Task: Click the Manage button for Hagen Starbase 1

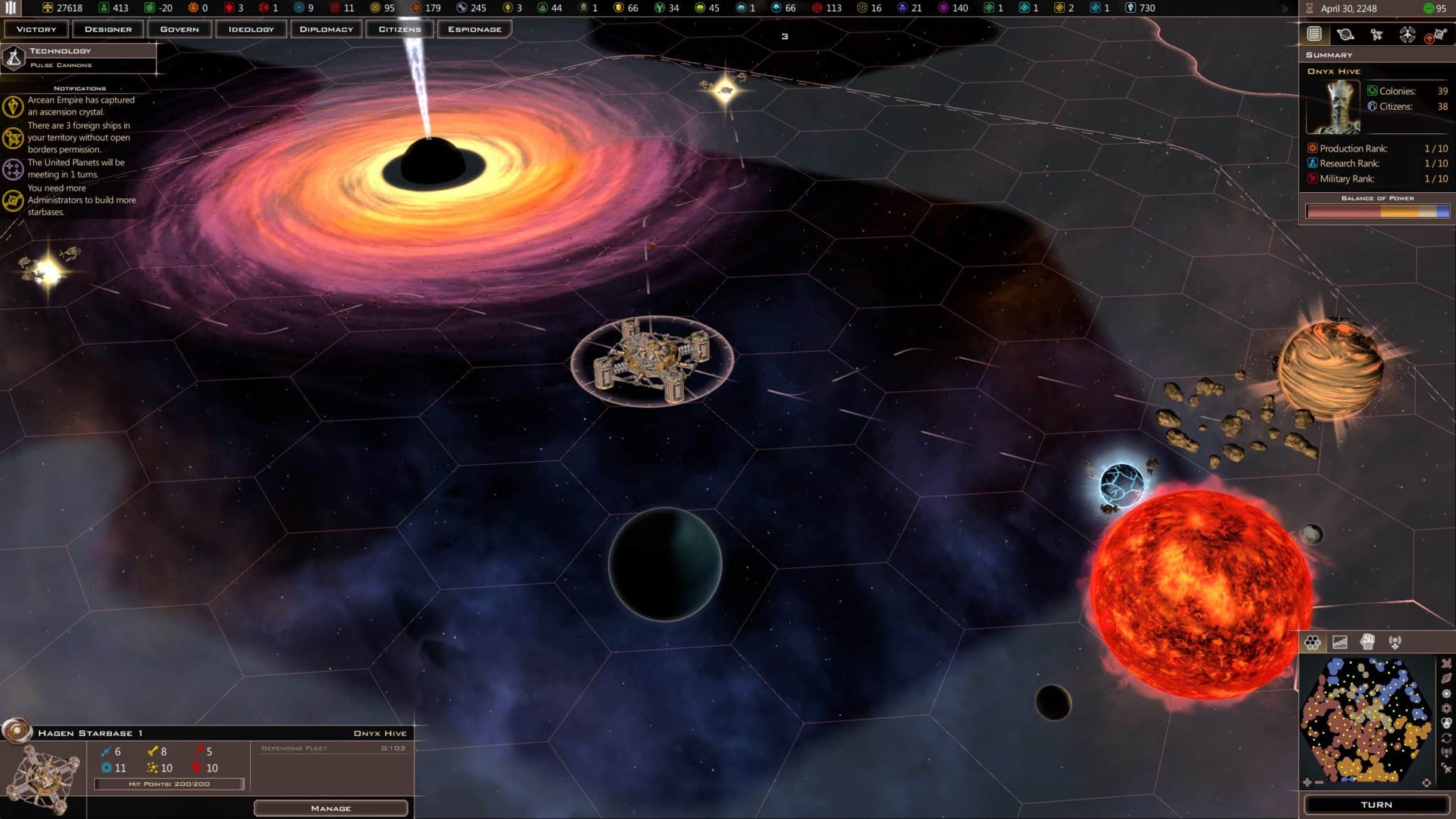Action: pyautogui.click(x=331, y=807)
